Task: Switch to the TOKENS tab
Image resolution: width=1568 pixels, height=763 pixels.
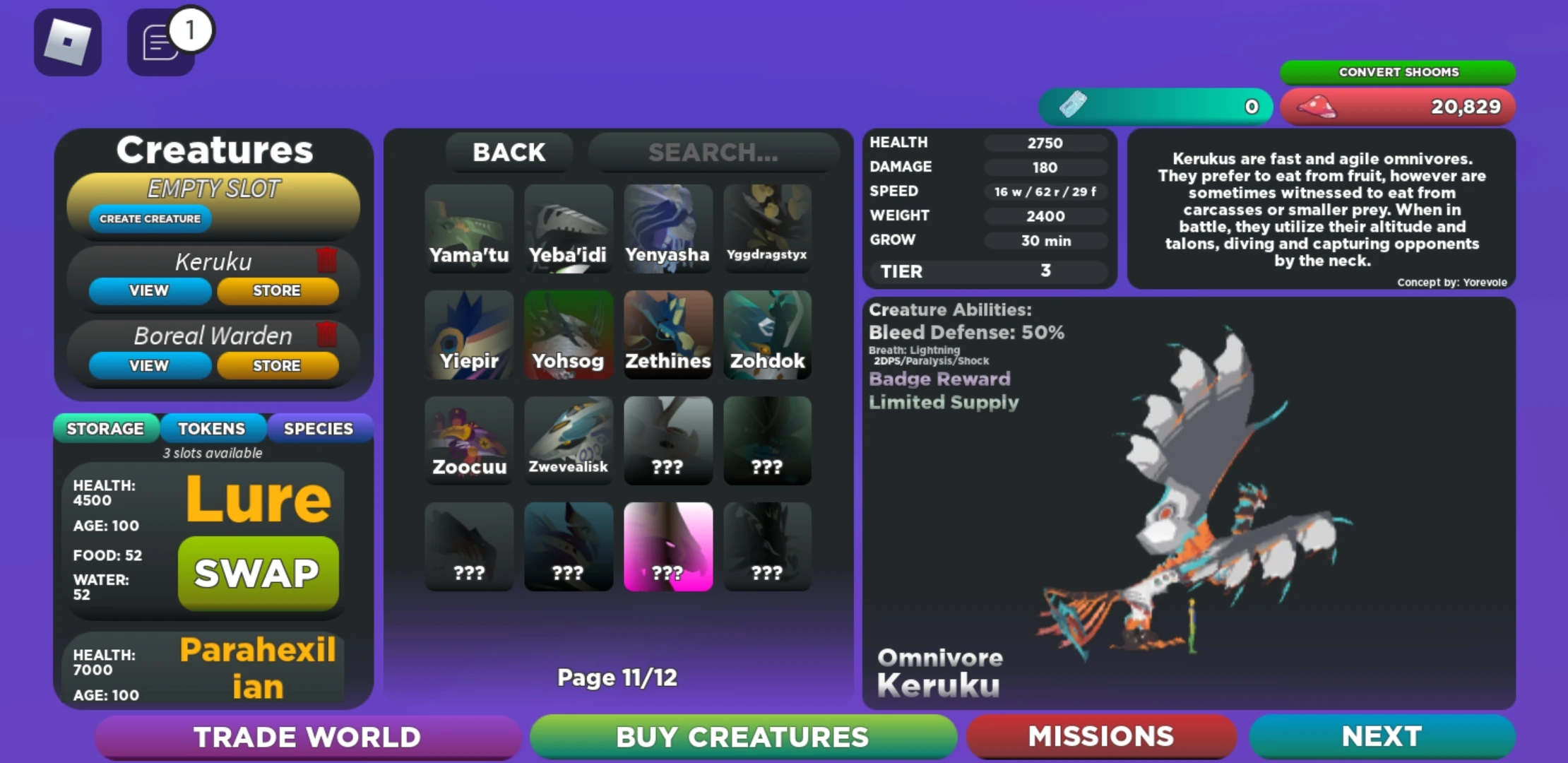Action: coord(212,428)
